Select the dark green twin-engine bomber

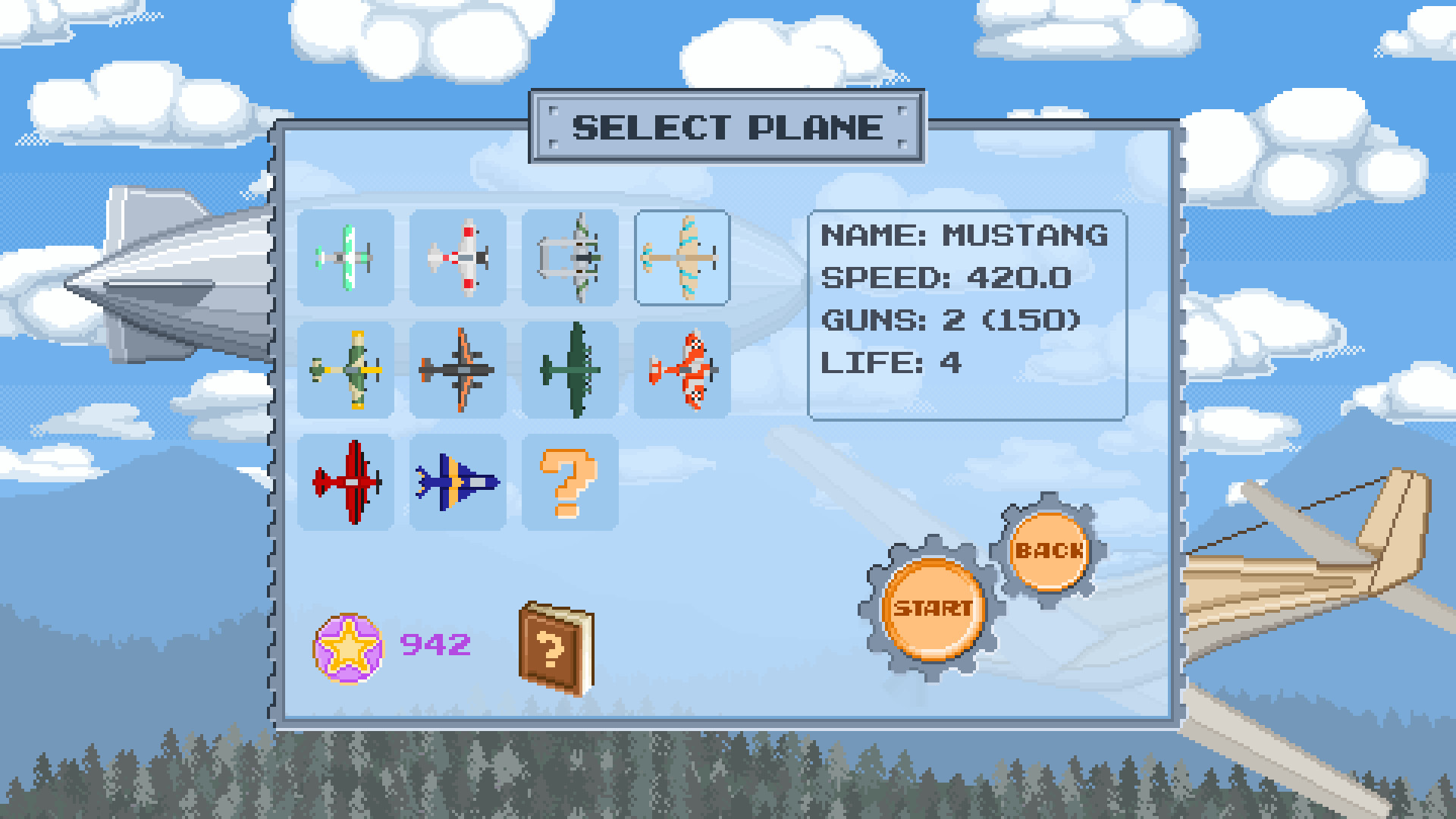[570, 371]
